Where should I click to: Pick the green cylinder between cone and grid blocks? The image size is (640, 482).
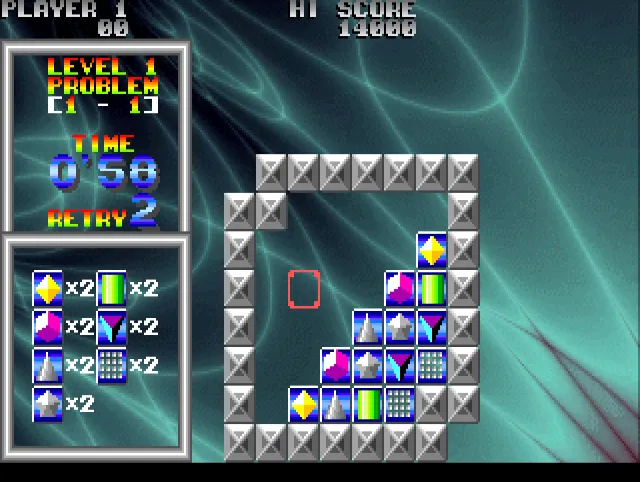(x=368, y=404)
